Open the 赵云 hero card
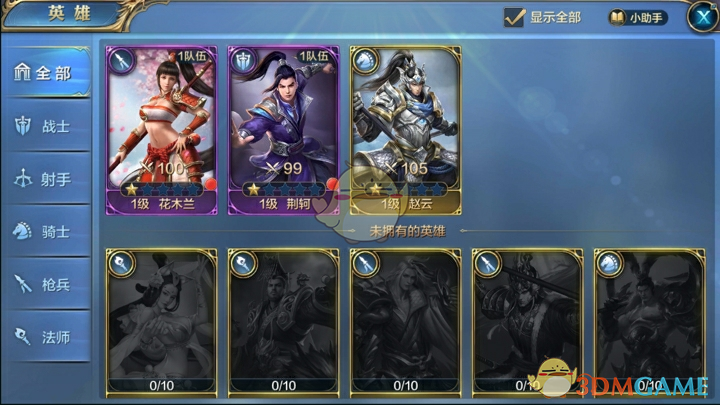 tap(406, 130)
